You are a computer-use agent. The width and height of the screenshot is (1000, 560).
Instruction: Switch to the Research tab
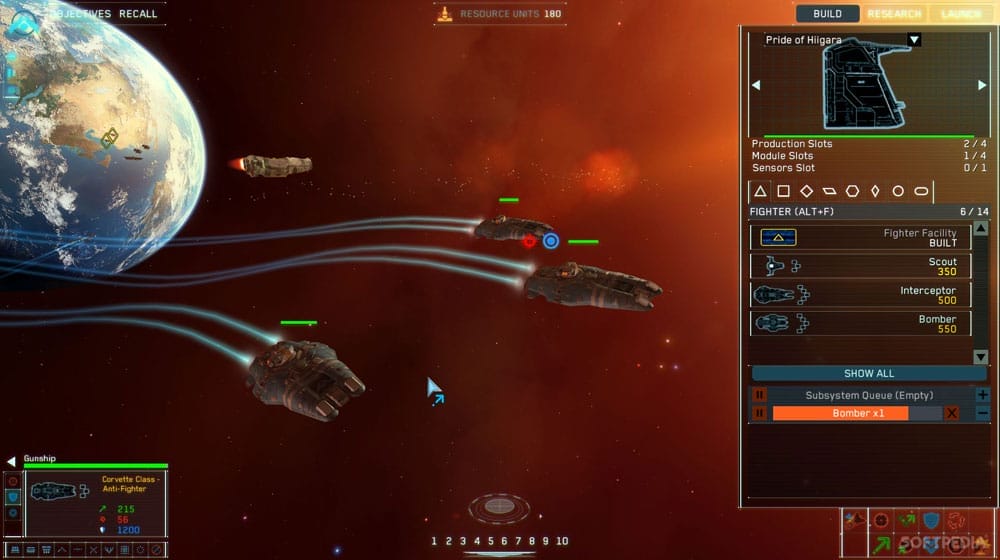pos(894,14)
